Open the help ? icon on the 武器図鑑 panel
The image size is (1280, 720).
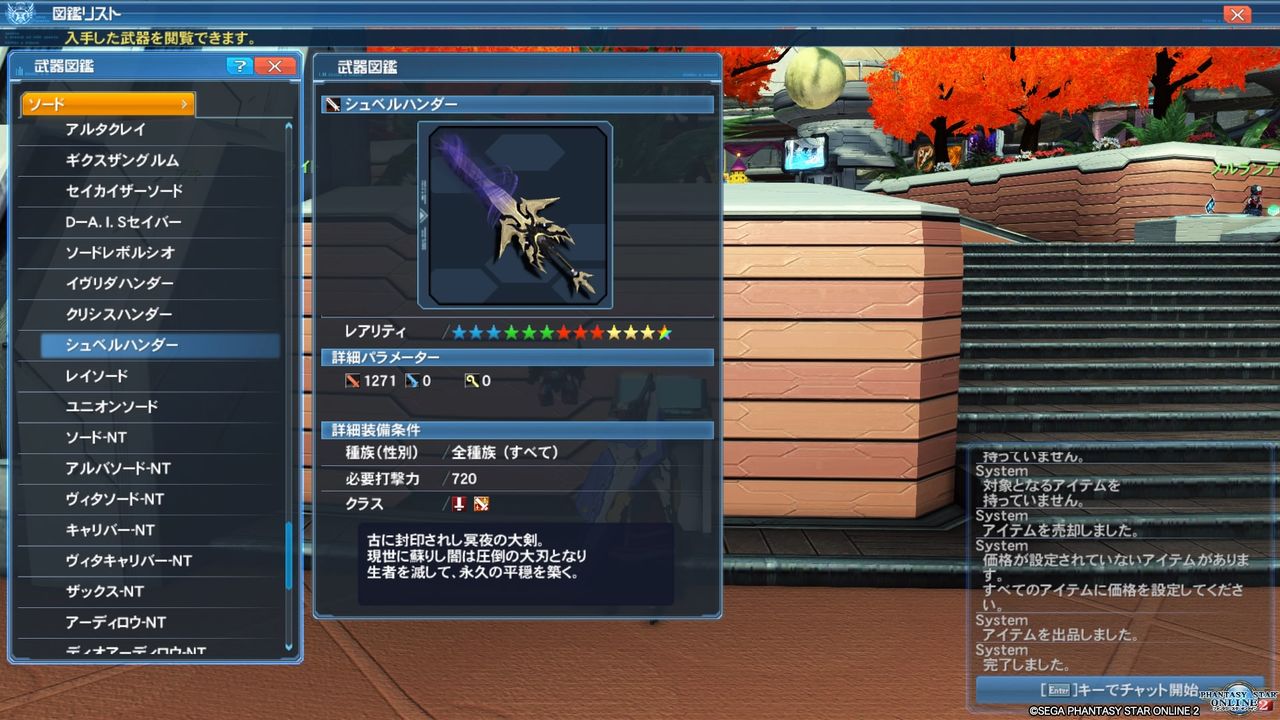(x=241, y=65)
